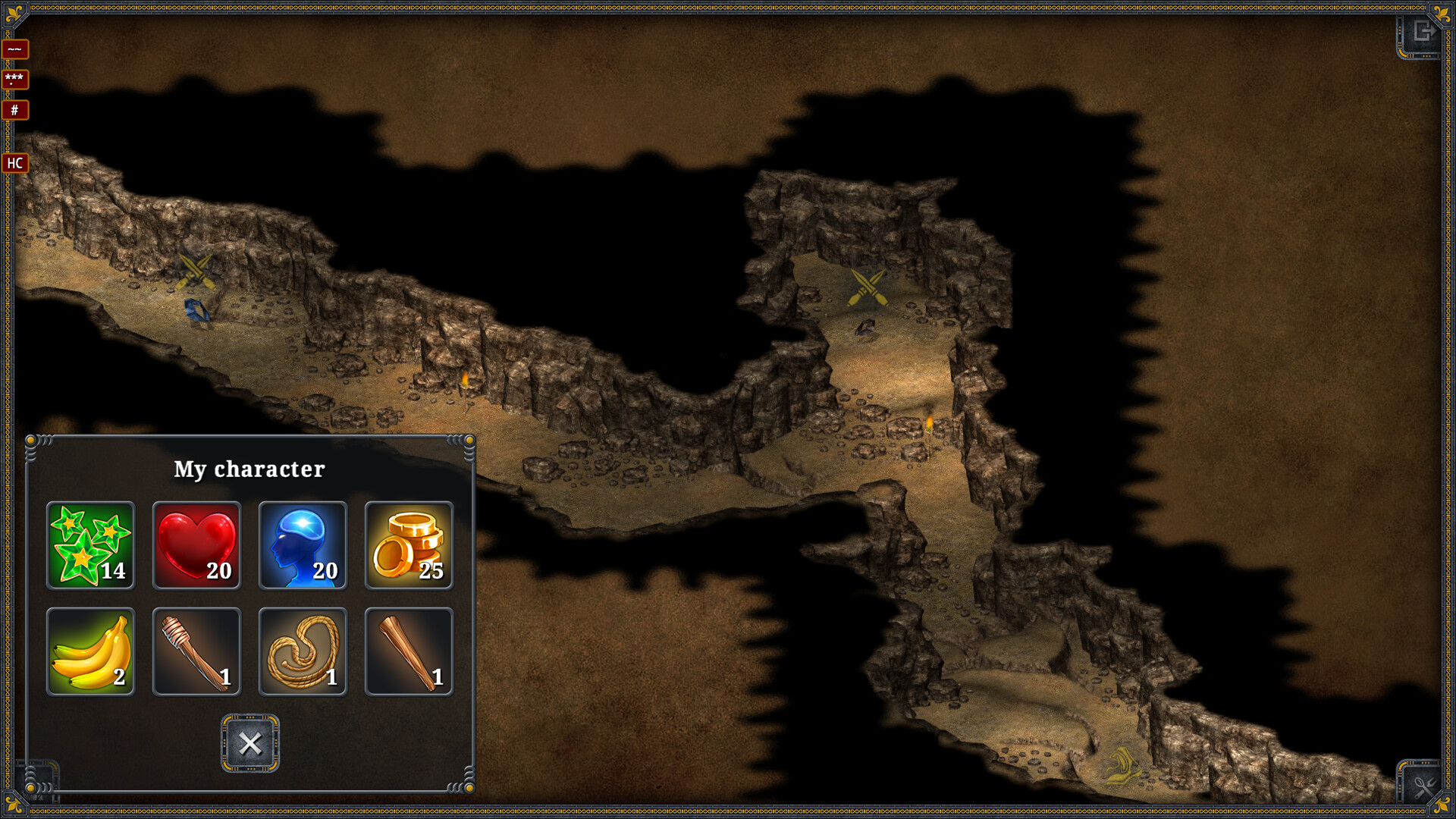Click the tilde symbols side button
This screenshot has height=819, width=1456.
pyautogui.click(x=15, y=49)
